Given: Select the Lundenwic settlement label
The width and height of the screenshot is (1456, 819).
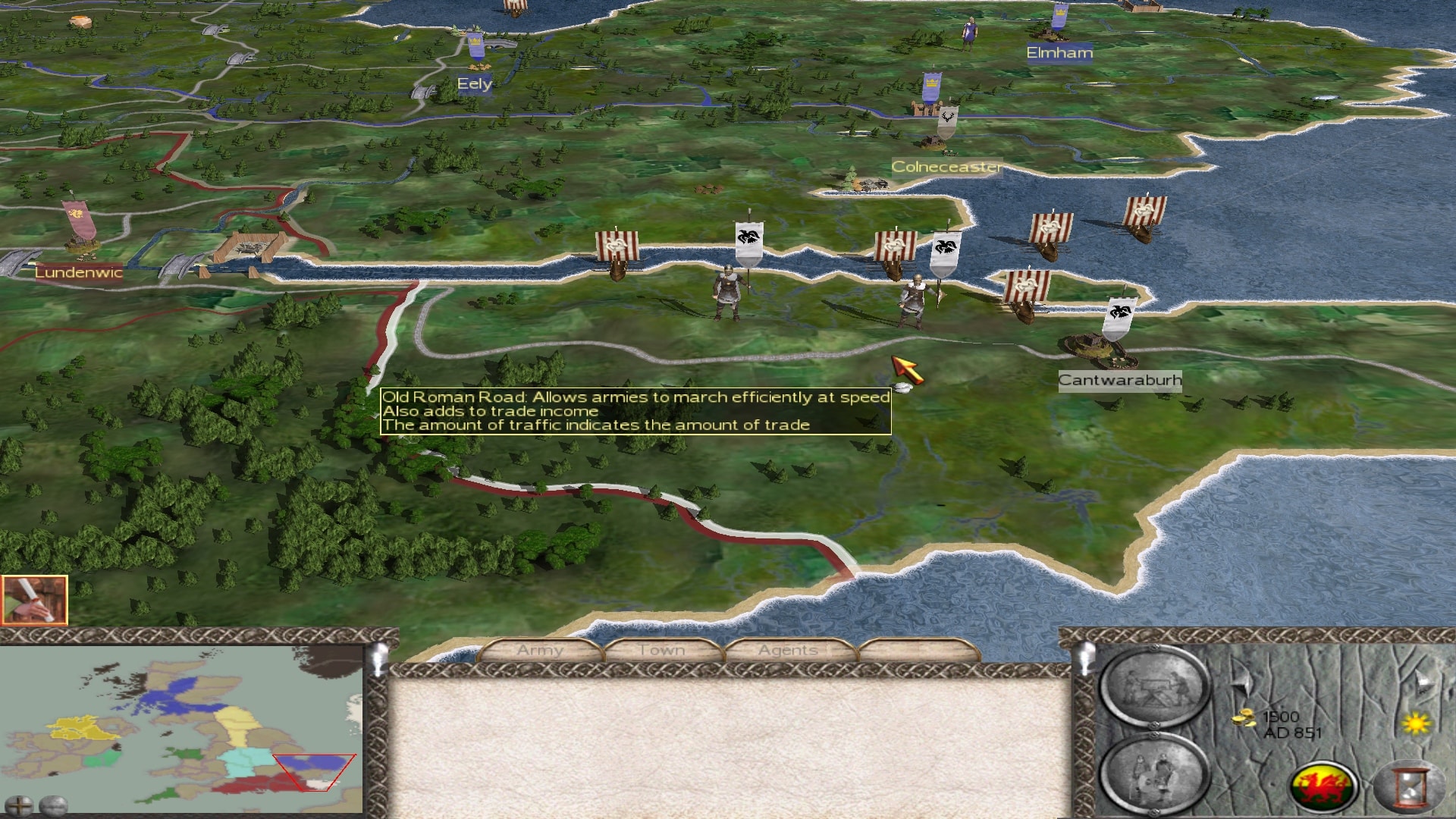Looking at the screenshot, I should pos(79,273).
